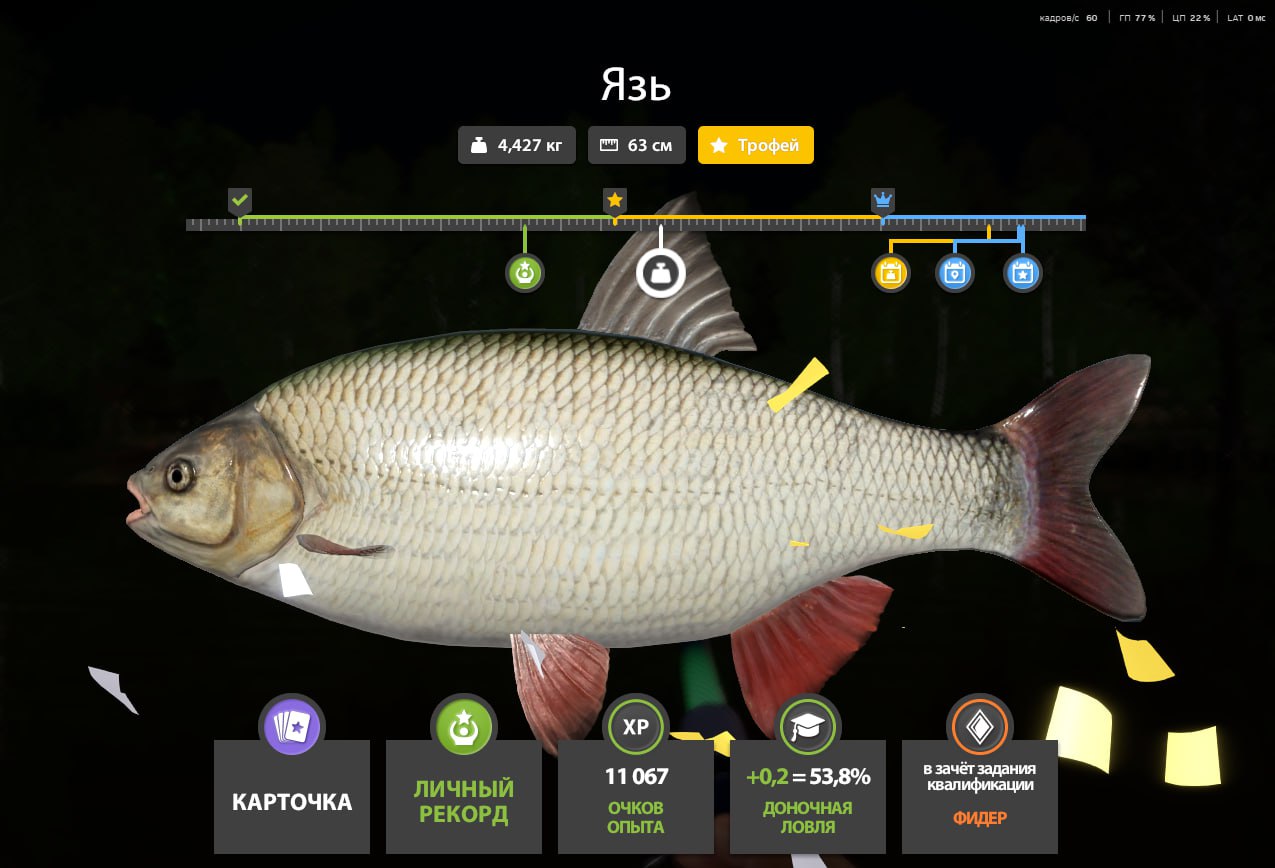Select the white weight marker on the scale
Image resolution: width=1275 pixels, height=868 pixels.
pos(661,273)
